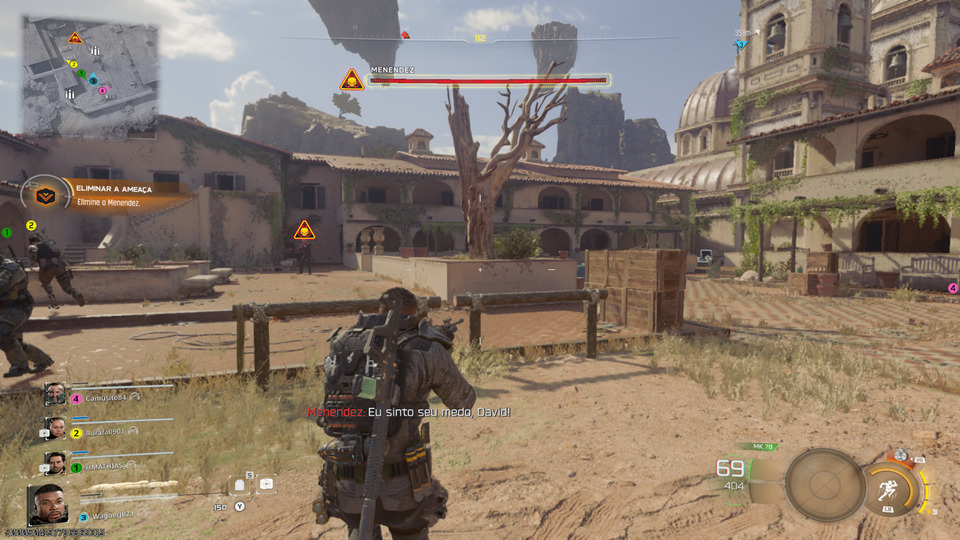Select teammate Camusito84's portrait

coord(55,395)
